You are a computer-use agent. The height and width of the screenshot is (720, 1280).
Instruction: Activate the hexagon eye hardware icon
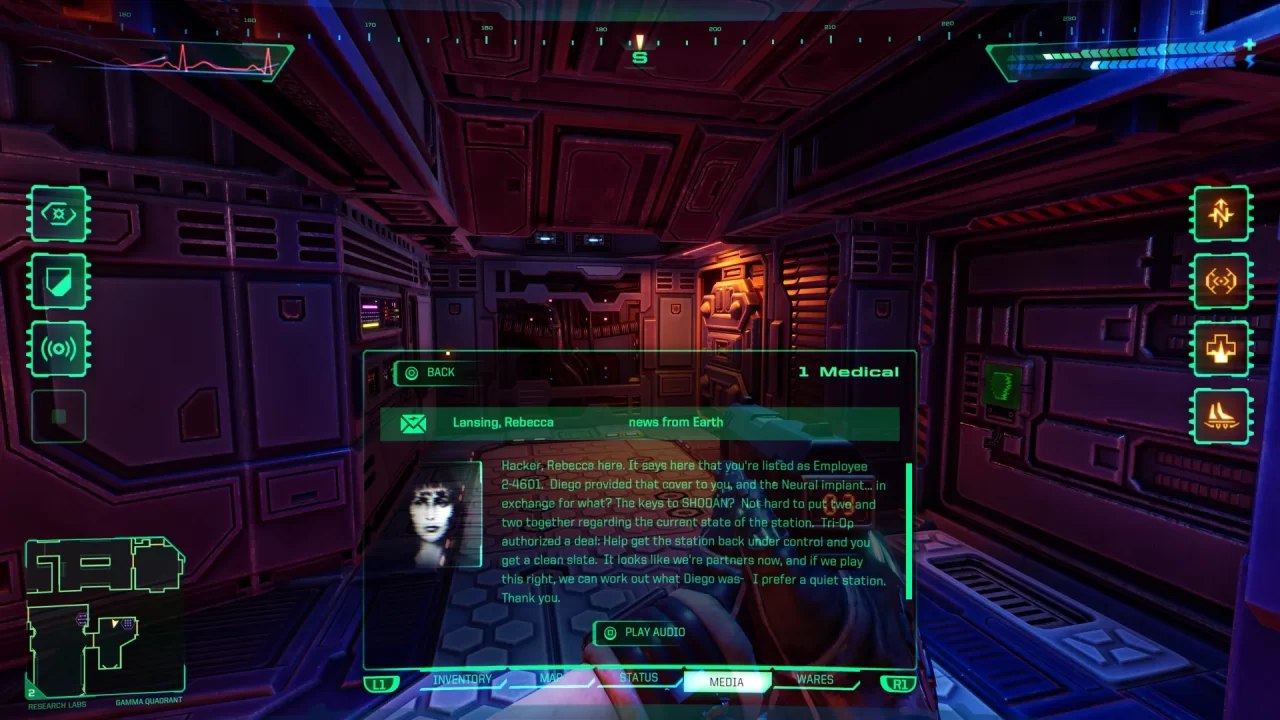(x=58, y=213)
